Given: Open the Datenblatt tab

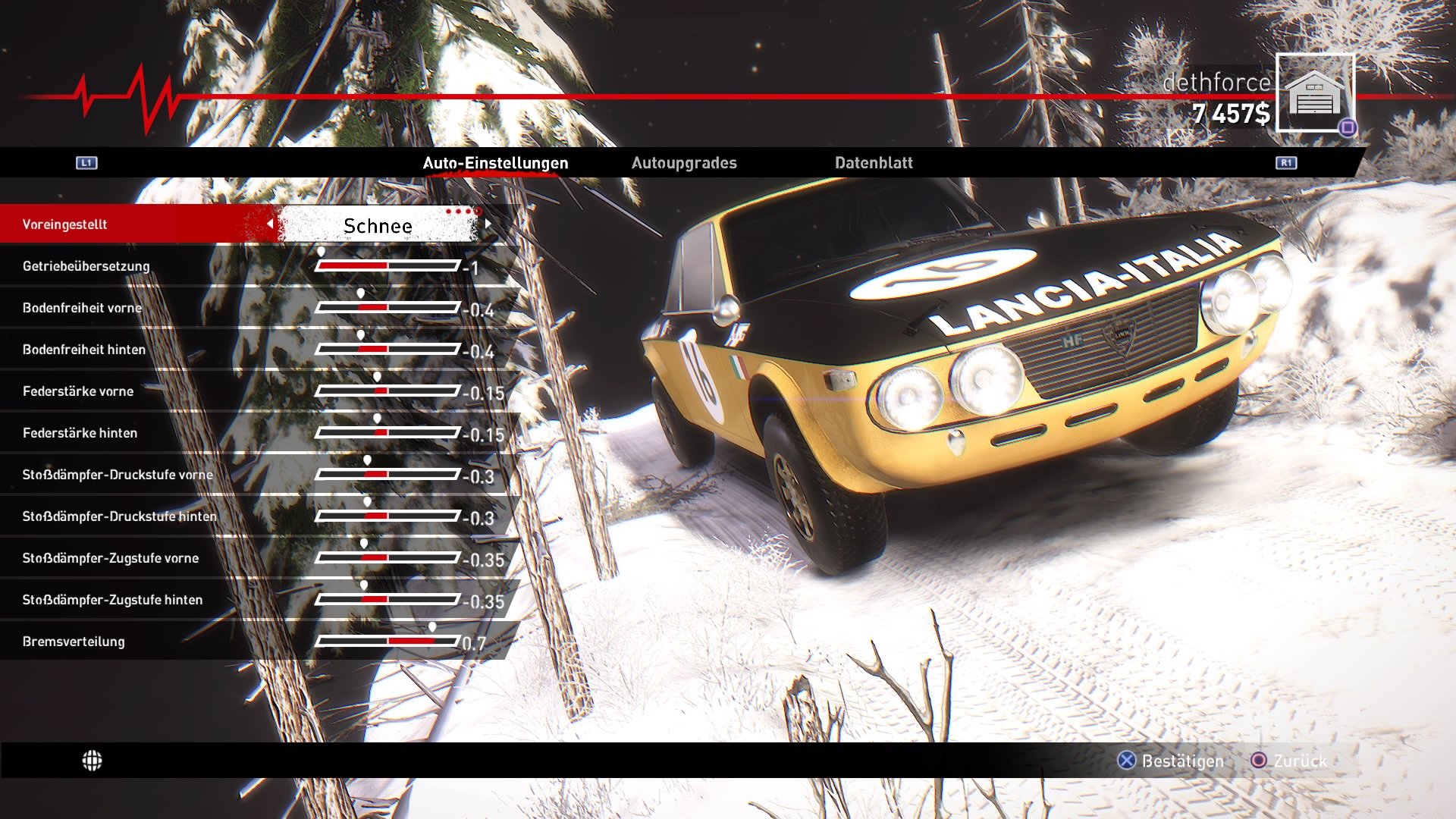Looking at the screenshot, I should 874,162.
